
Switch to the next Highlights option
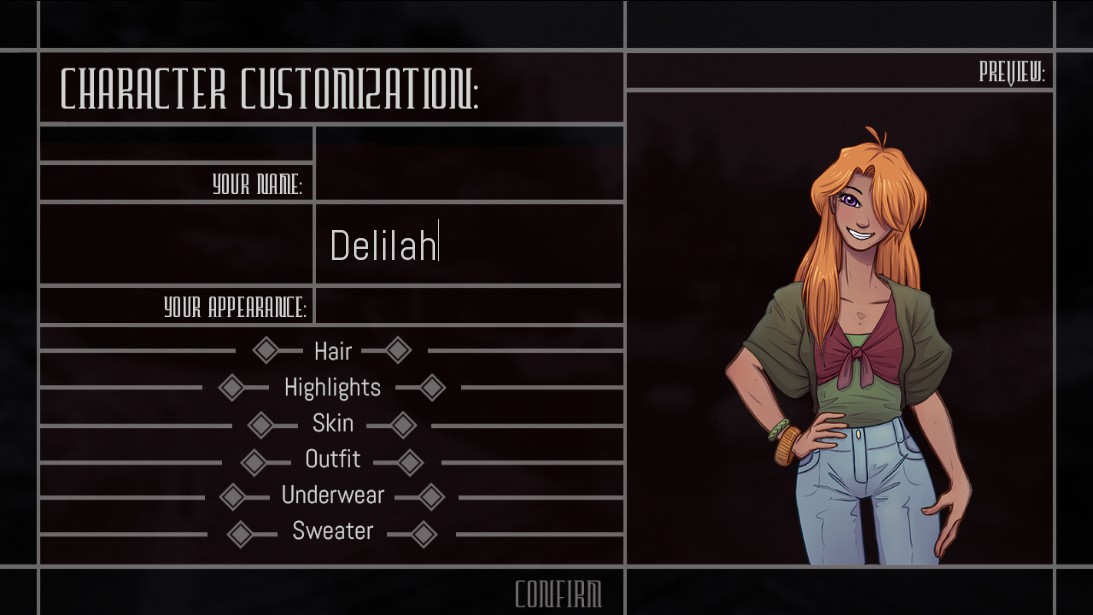pos(432,387)
